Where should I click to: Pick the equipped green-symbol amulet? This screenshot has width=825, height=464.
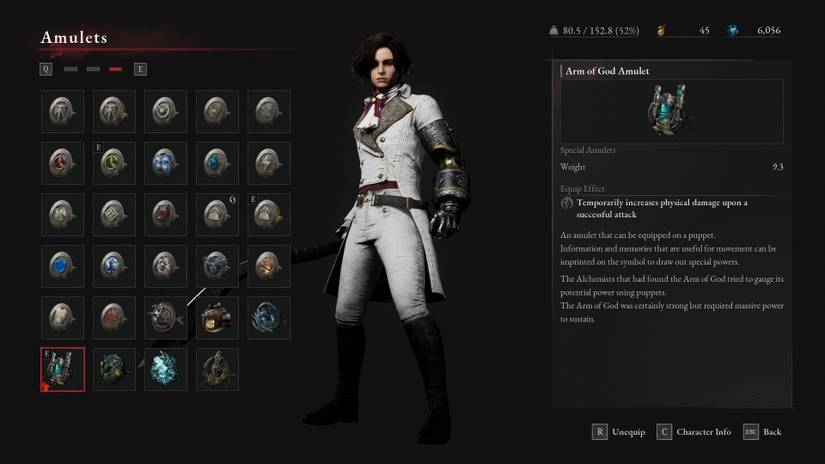pos(114,163)
